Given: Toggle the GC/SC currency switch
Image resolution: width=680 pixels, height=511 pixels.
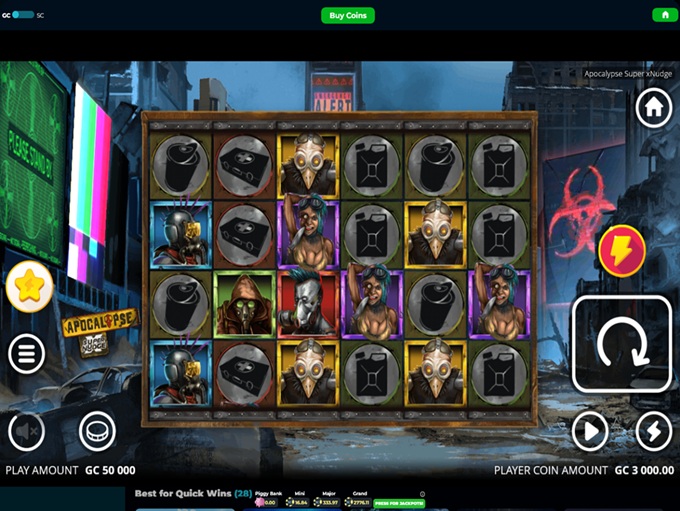Looking at the screenshot, I should click(x=22, y=15).
